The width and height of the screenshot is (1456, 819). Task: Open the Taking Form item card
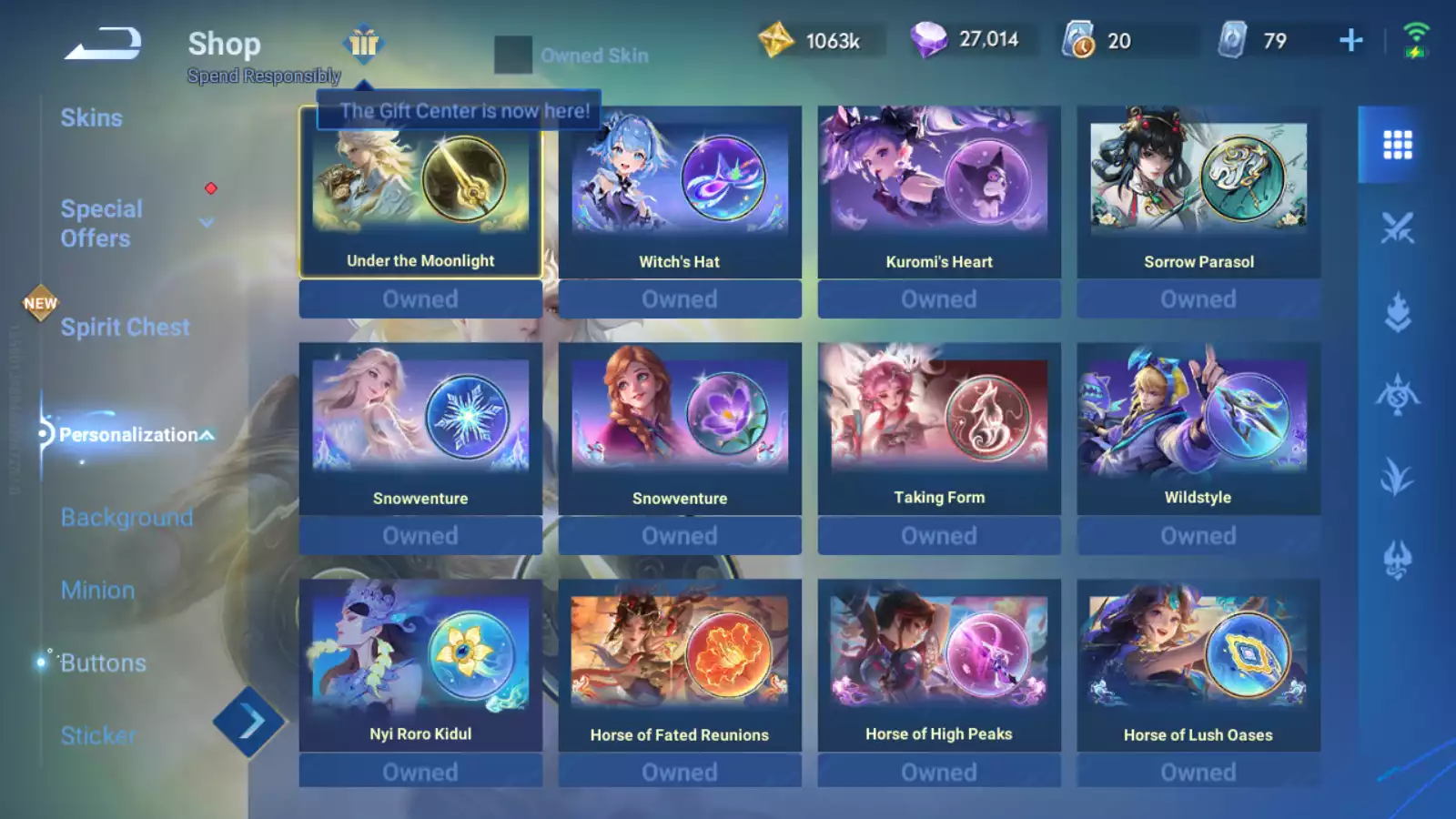939,429
